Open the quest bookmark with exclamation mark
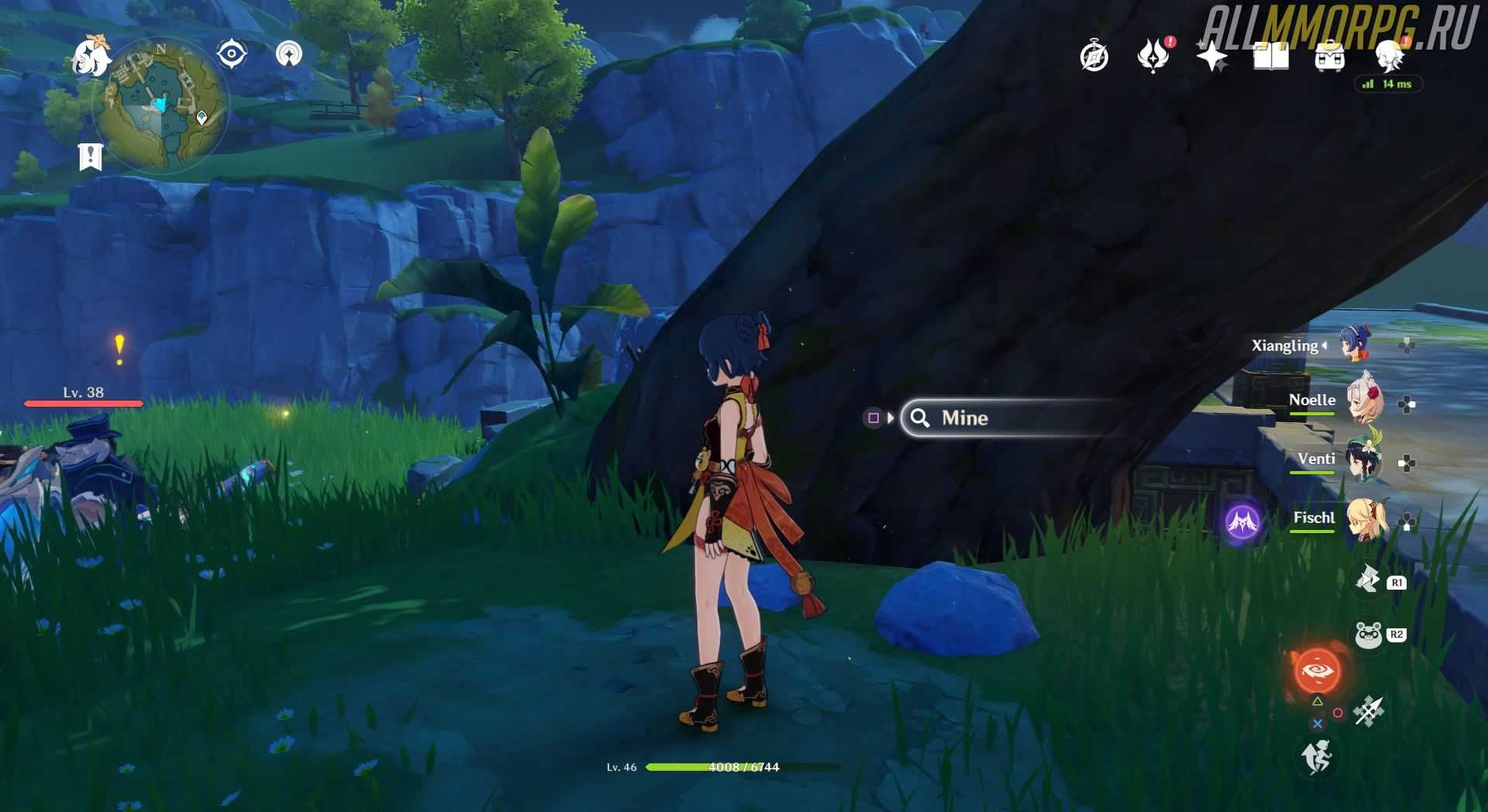Screen dimensions: 1488x812 pyautogui.click(x=91, y=157)
